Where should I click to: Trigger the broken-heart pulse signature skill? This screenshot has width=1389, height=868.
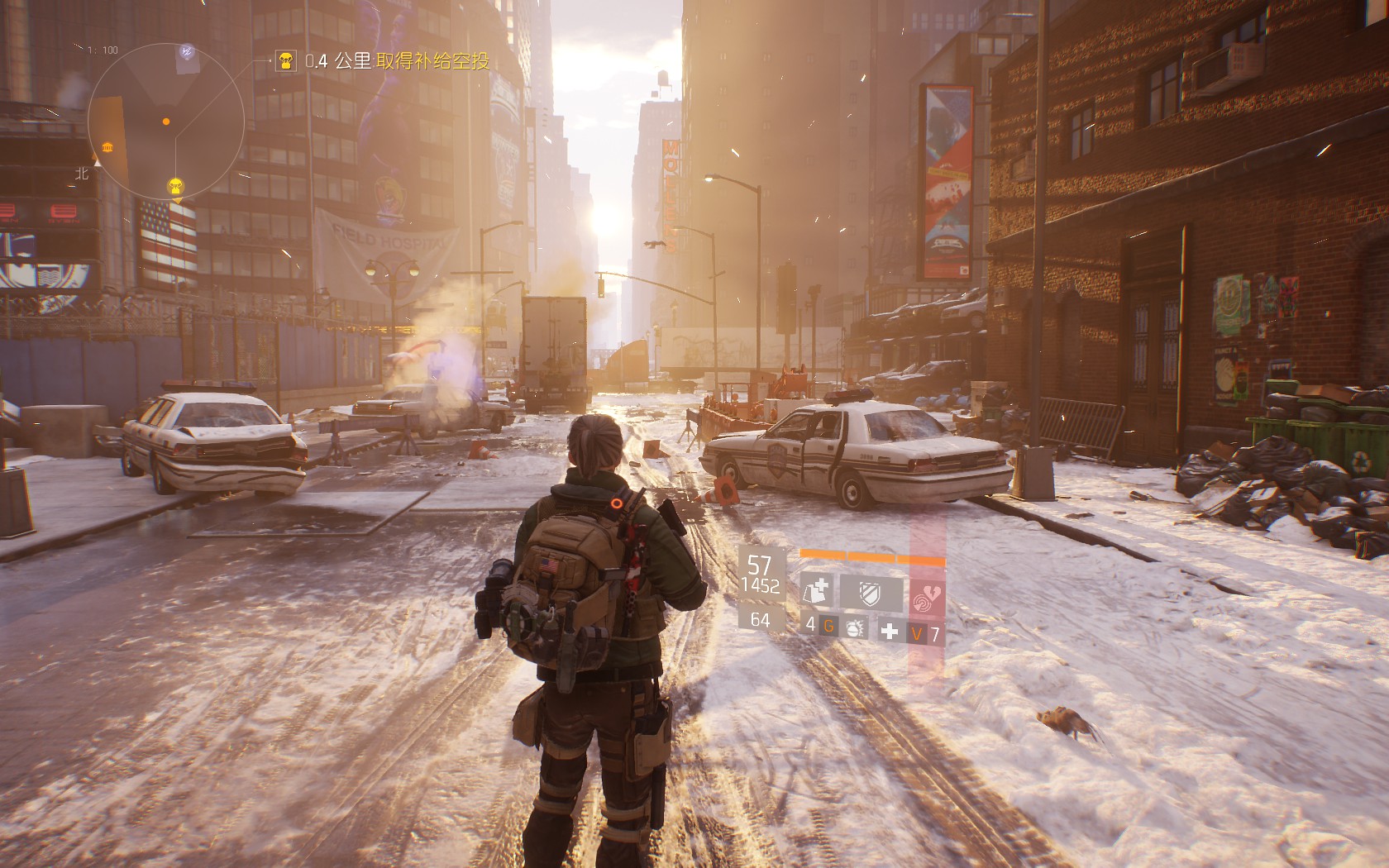927,595
